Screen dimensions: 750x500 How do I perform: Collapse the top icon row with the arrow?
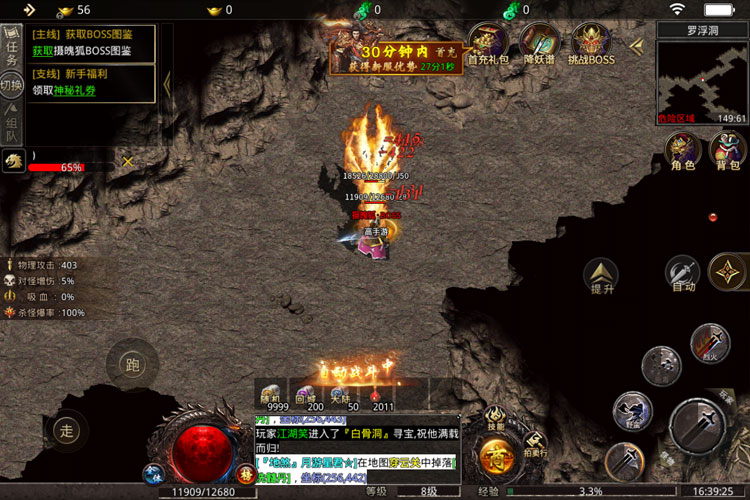636,45
